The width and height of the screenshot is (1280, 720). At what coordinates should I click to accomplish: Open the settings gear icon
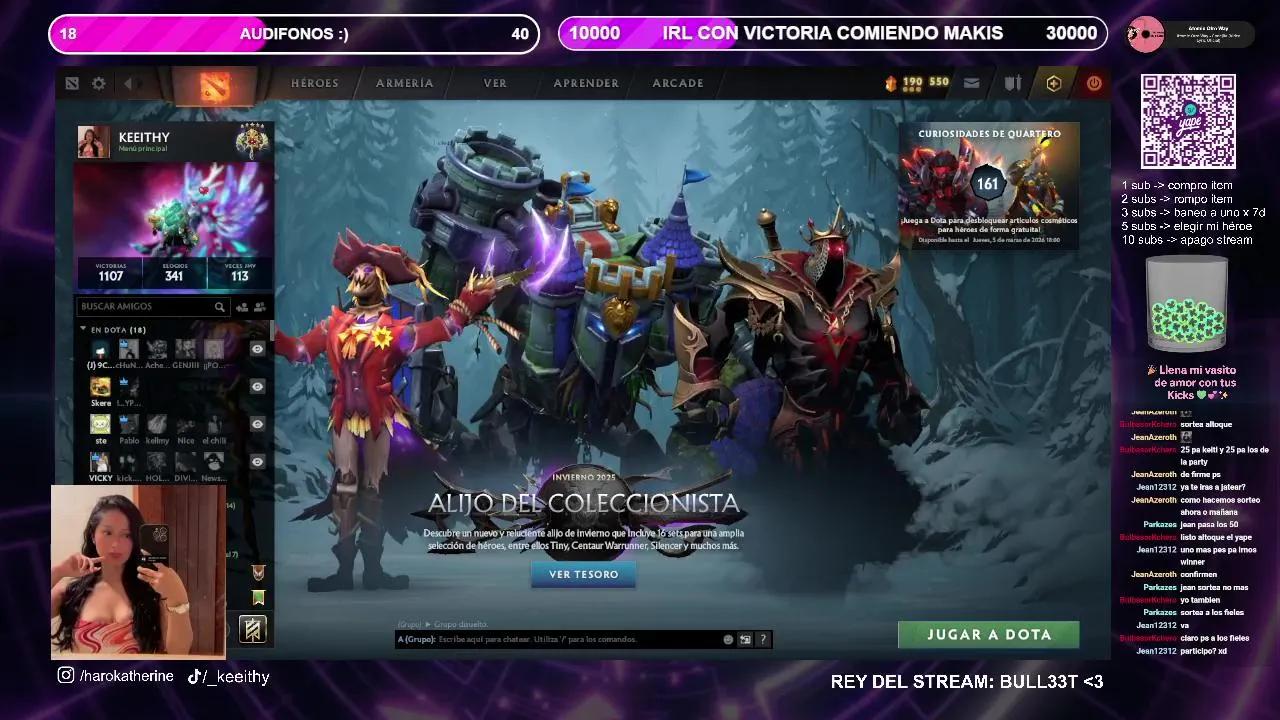coord(98,83)
